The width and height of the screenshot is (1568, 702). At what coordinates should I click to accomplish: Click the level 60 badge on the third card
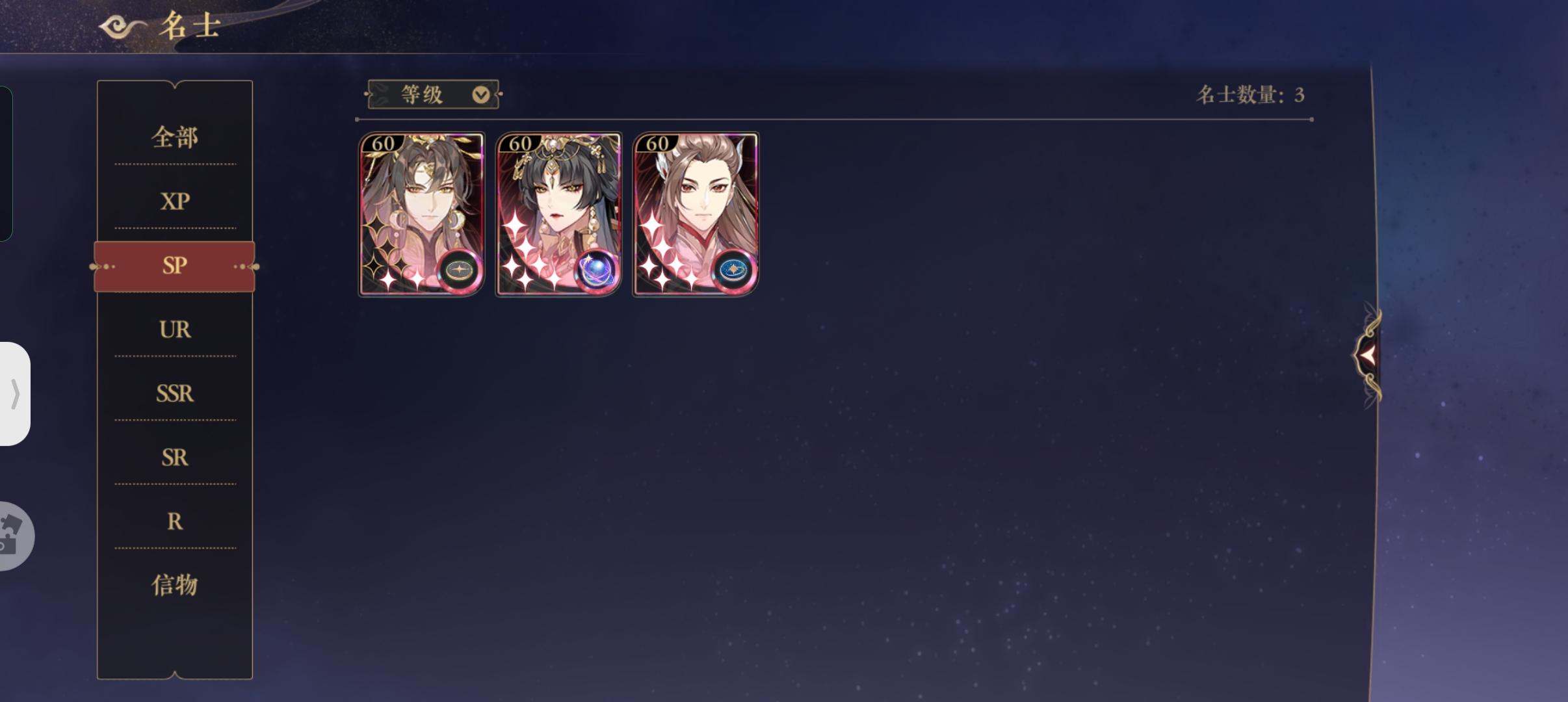point(656,144)
